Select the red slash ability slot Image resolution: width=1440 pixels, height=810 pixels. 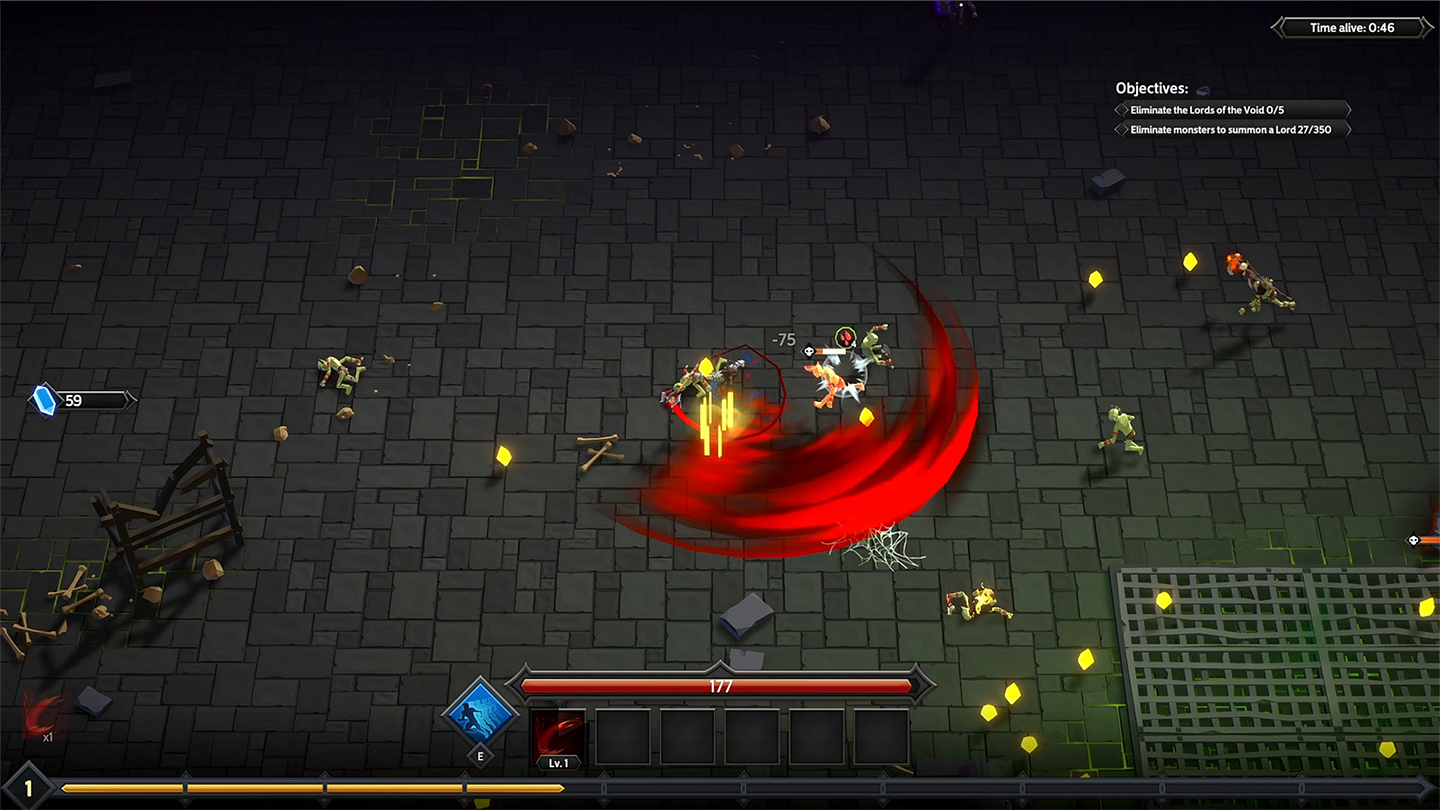[x=558, y=735]
